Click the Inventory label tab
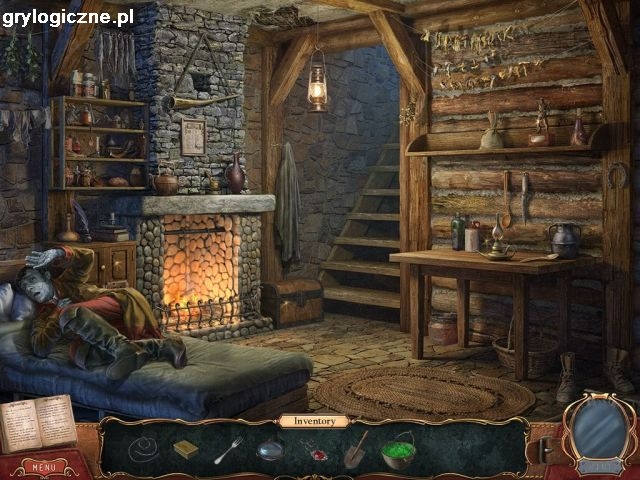Image resolution: width=640 pixels, height=480 pixels. point(314,421)
